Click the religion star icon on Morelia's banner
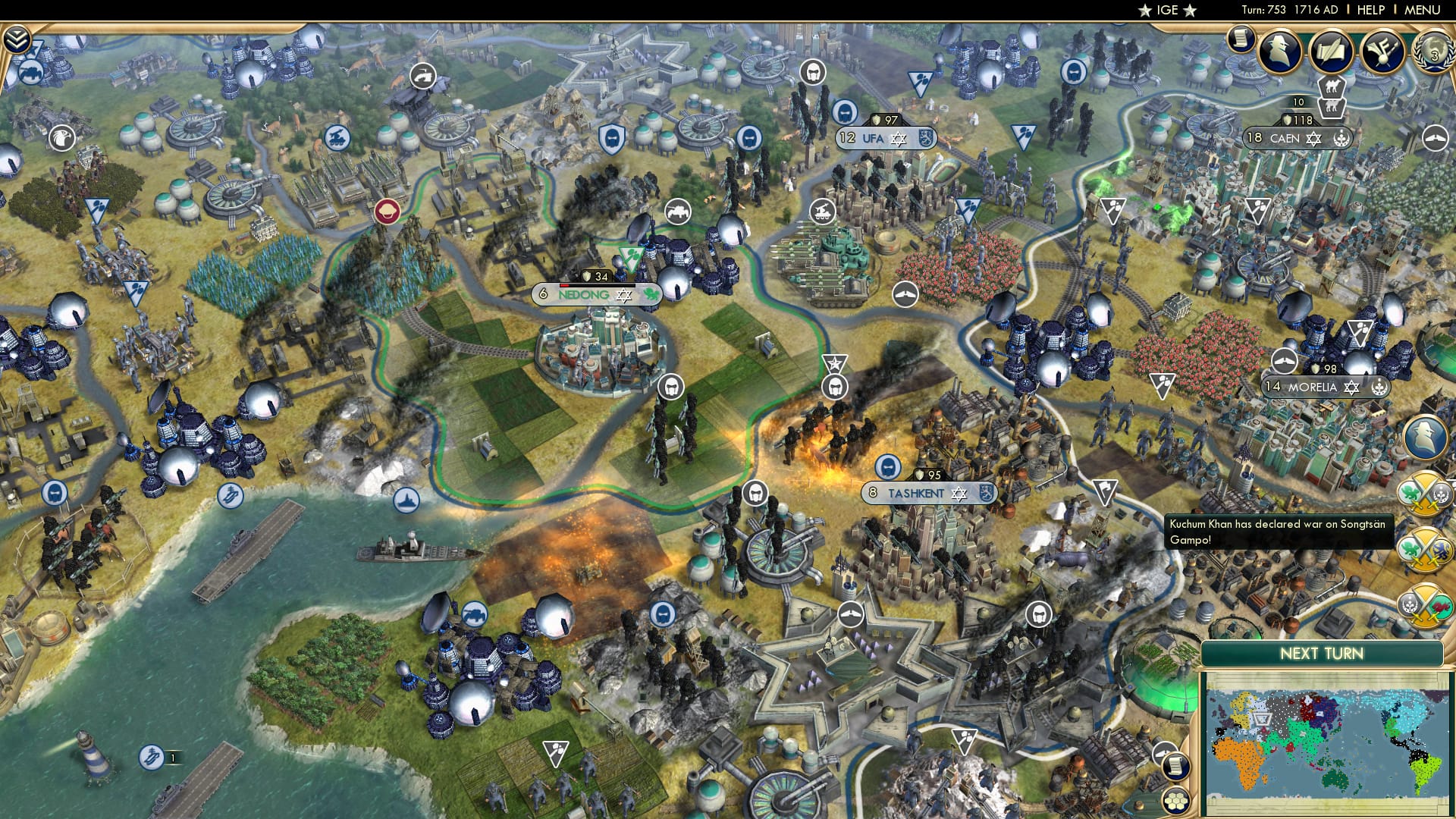The width and height of the screenshot is (1456, 819). (1352, 388)
